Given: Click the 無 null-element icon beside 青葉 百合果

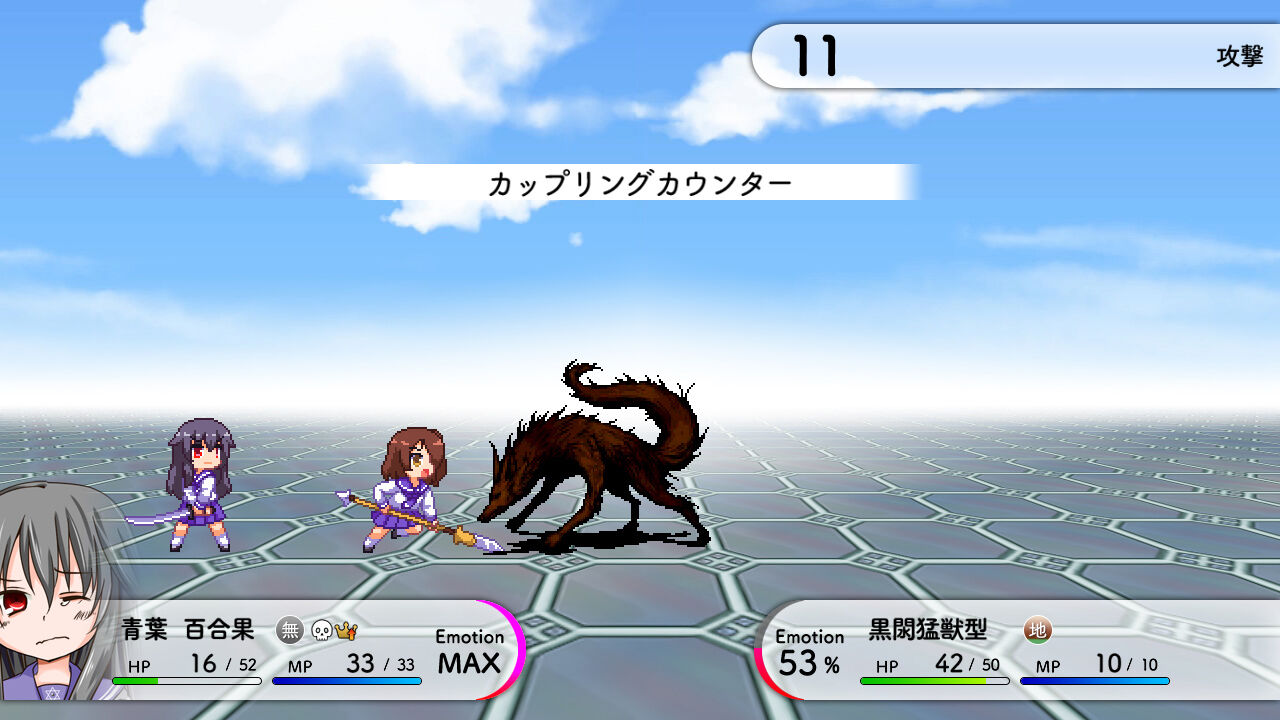Looking at the screenshot, I should 291,631.
